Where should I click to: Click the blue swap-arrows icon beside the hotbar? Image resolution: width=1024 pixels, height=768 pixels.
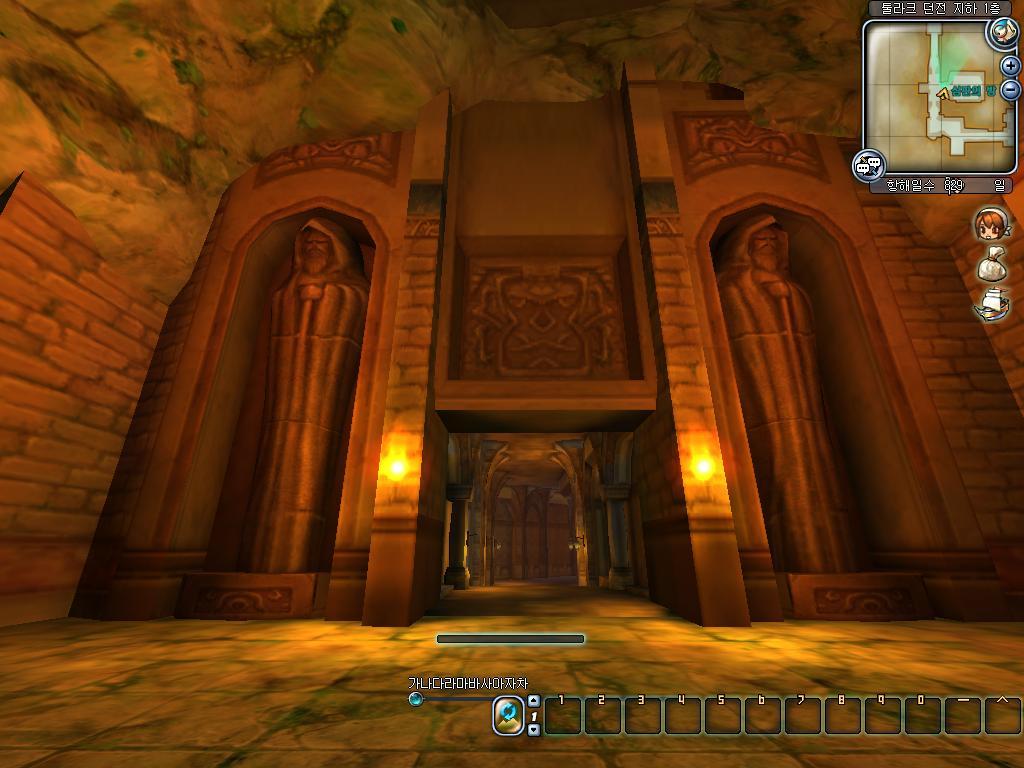(x=508, y=715)
